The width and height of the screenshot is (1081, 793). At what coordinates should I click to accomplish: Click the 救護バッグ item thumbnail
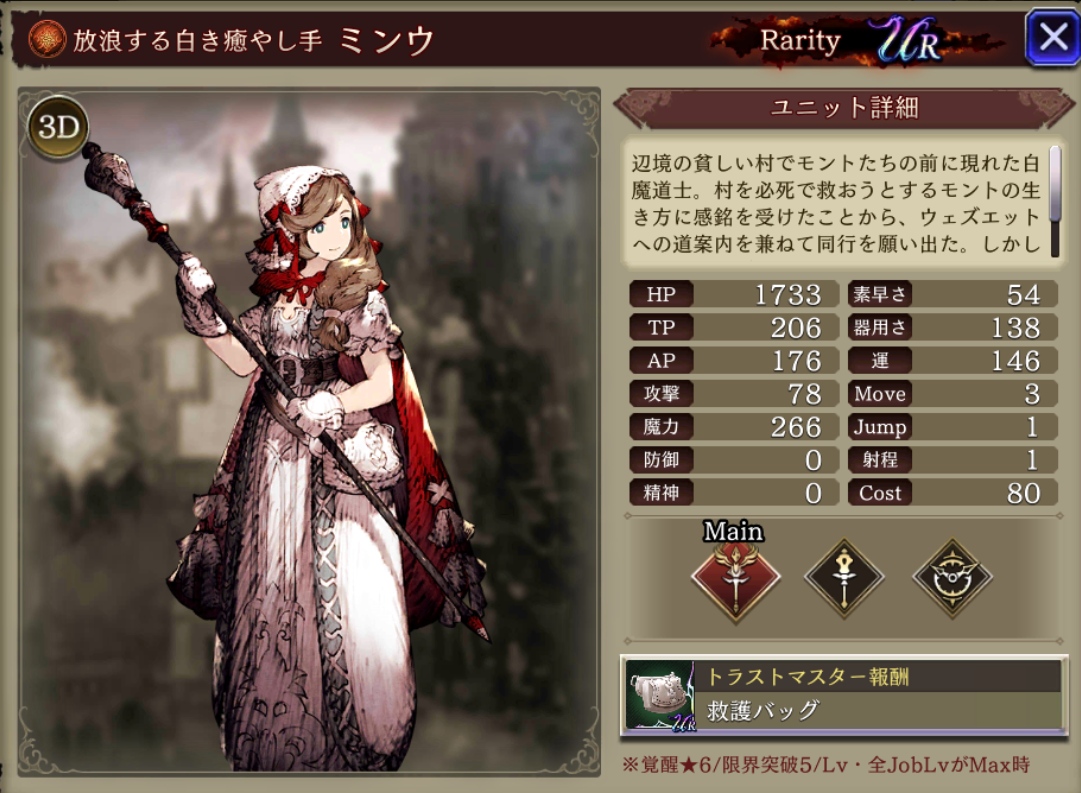(x=661, y=697)
